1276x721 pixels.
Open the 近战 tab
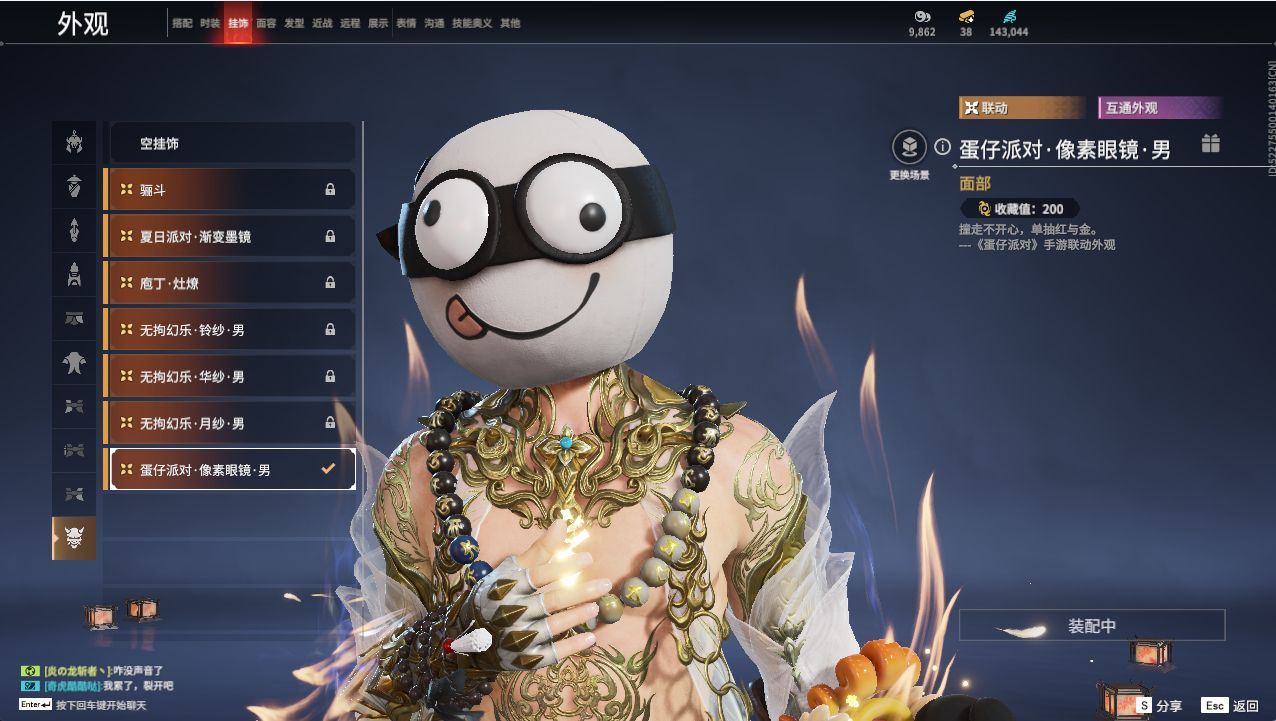[322, 23]
